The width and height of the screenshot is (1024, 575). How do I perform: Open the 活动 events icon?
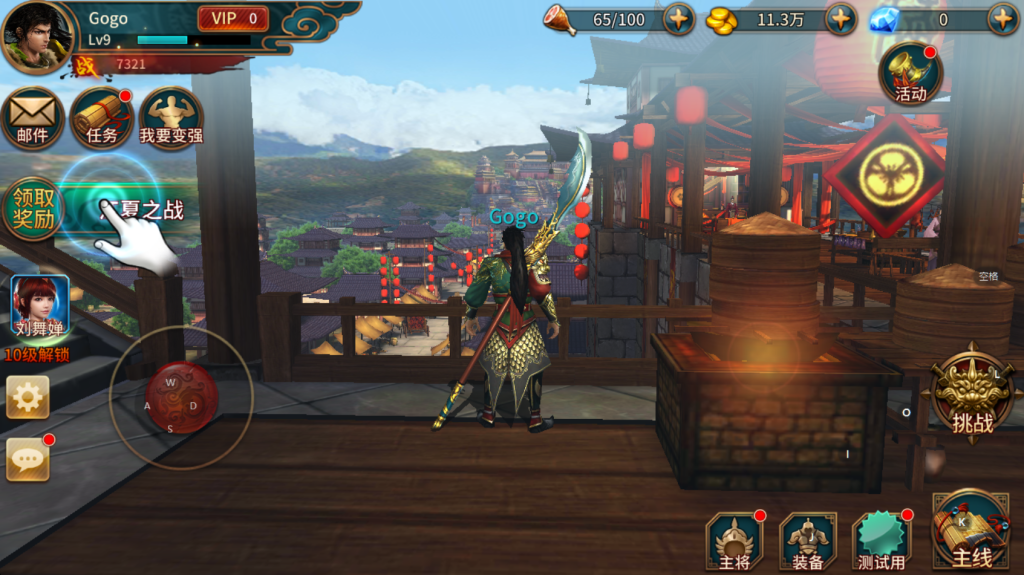(x=910, y=74)
